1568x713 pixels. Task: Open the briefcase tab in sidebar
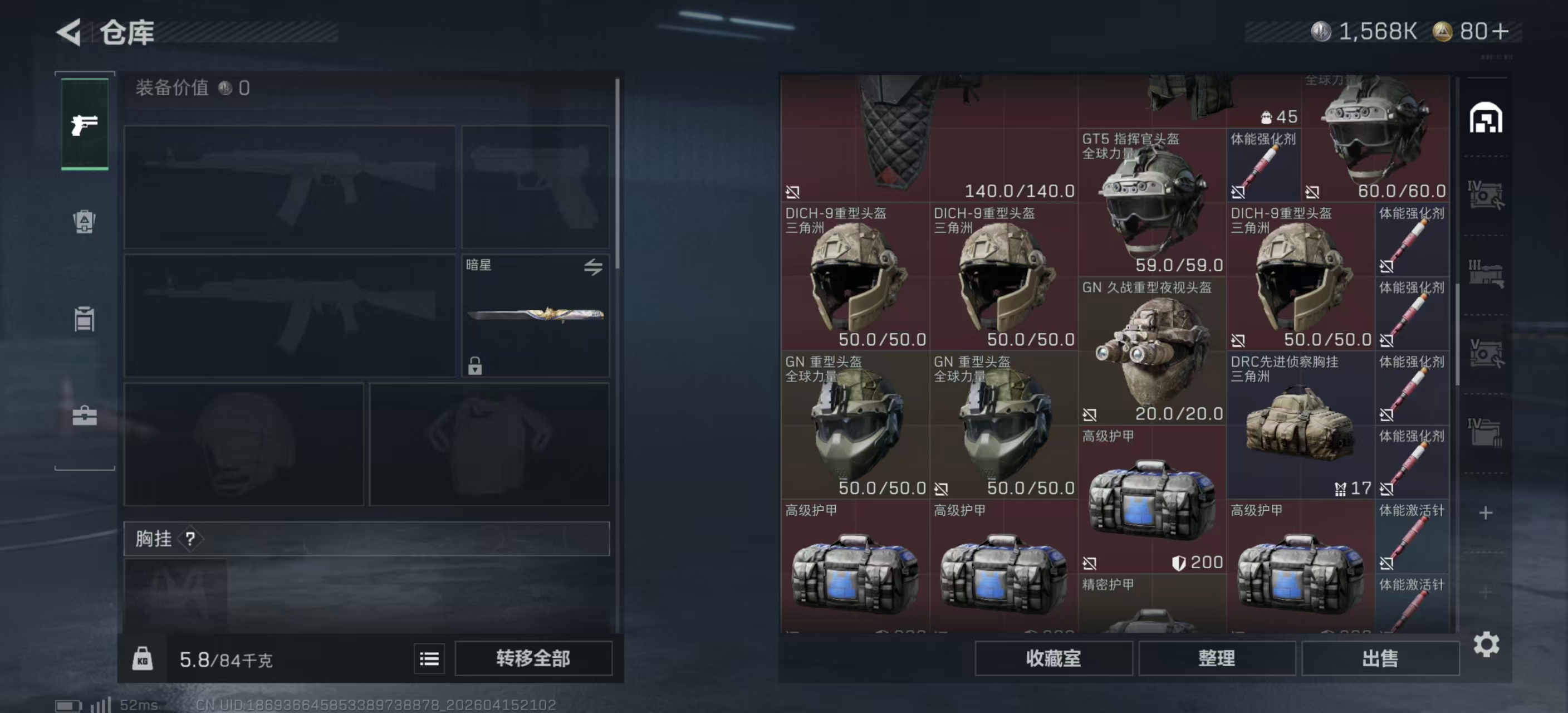point(85,417)
